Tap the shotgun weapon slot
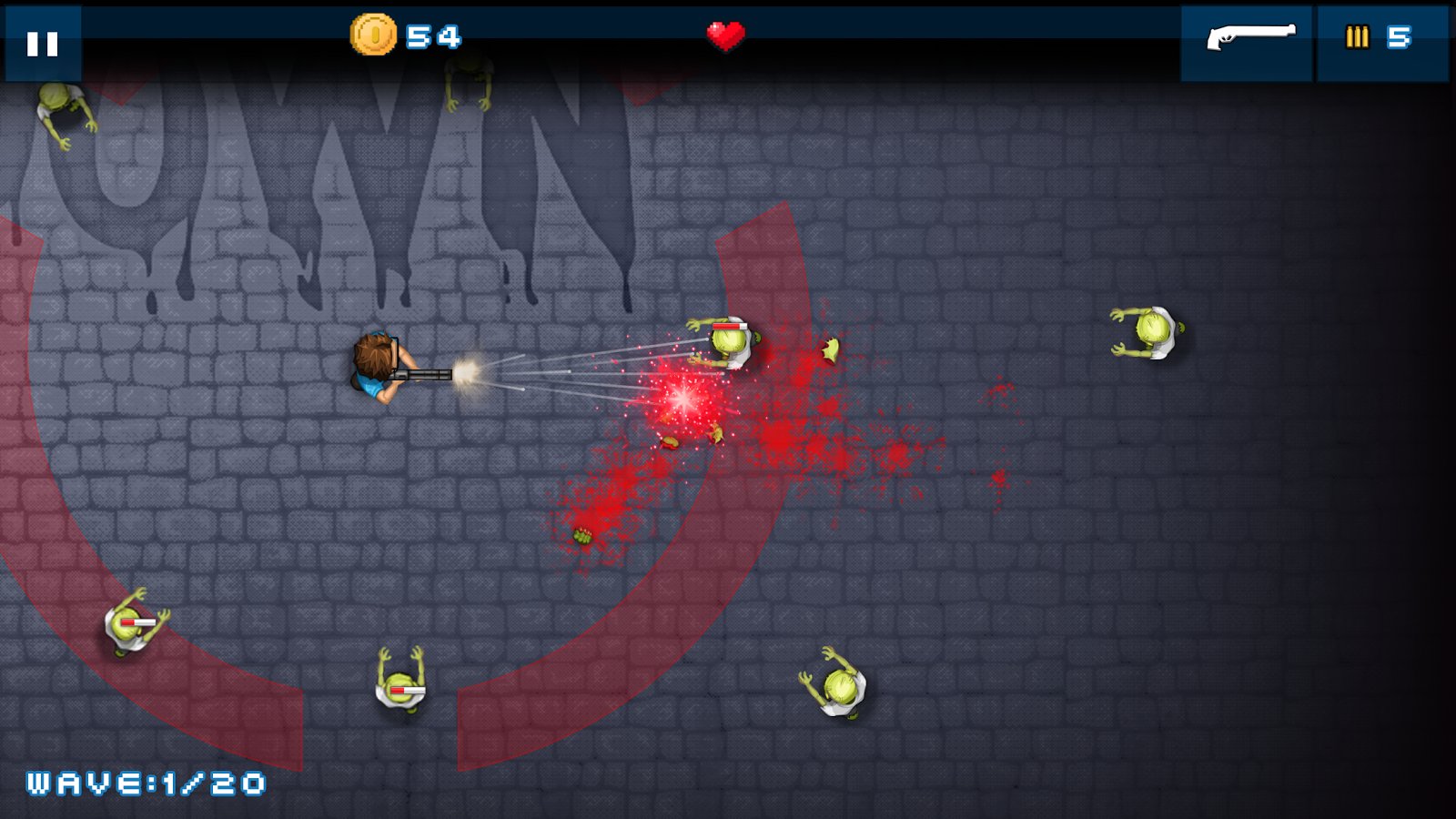Viewport: 1456px width, 819px height. [x=1247, y=41]
